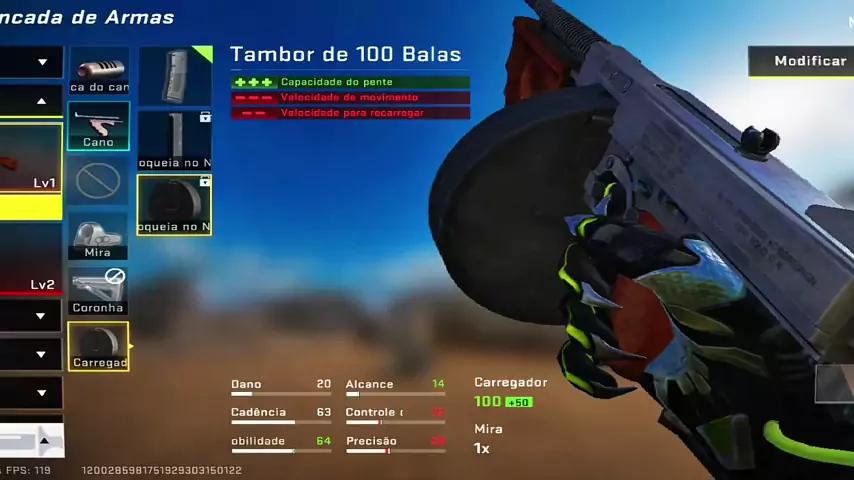Select the Carregador magazine slot

98,346
